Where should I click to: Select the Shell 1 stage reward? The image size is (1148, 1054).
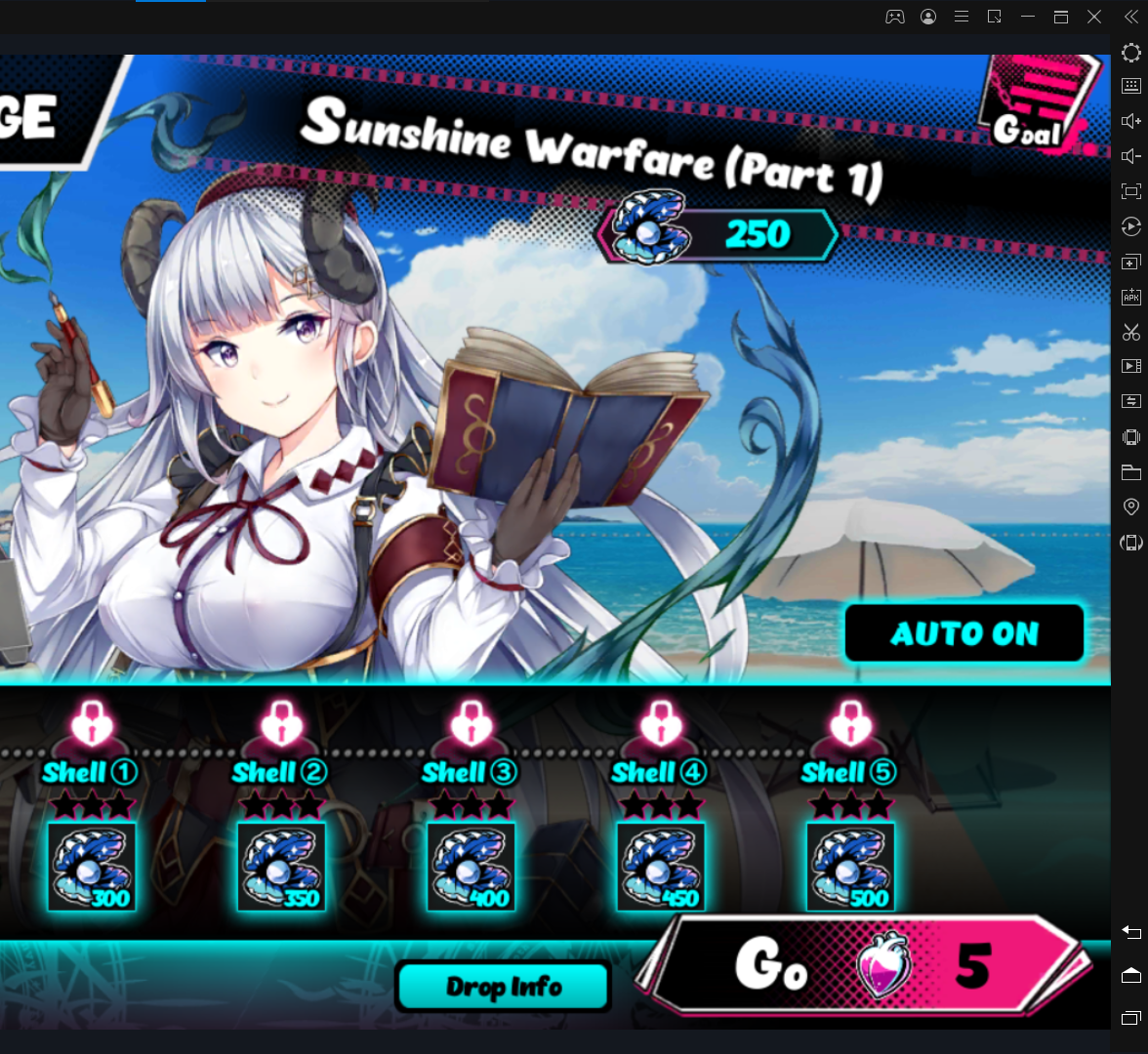91,867
